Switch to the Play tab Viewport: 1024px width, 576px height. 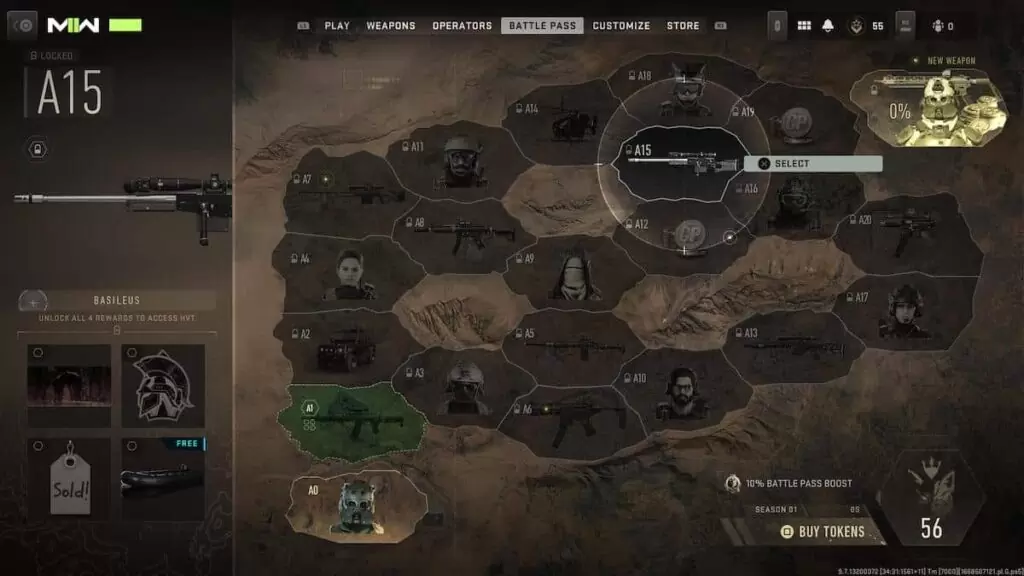(337, 26)
